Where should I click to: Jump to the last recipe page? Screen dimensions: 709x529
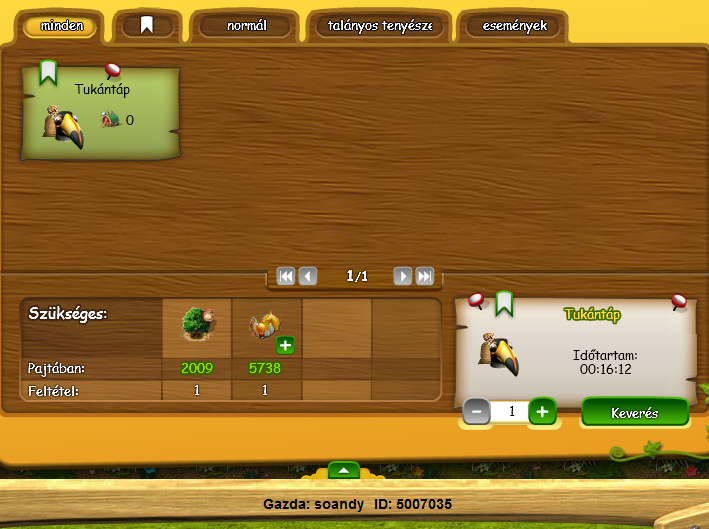[x=425, y=276]
